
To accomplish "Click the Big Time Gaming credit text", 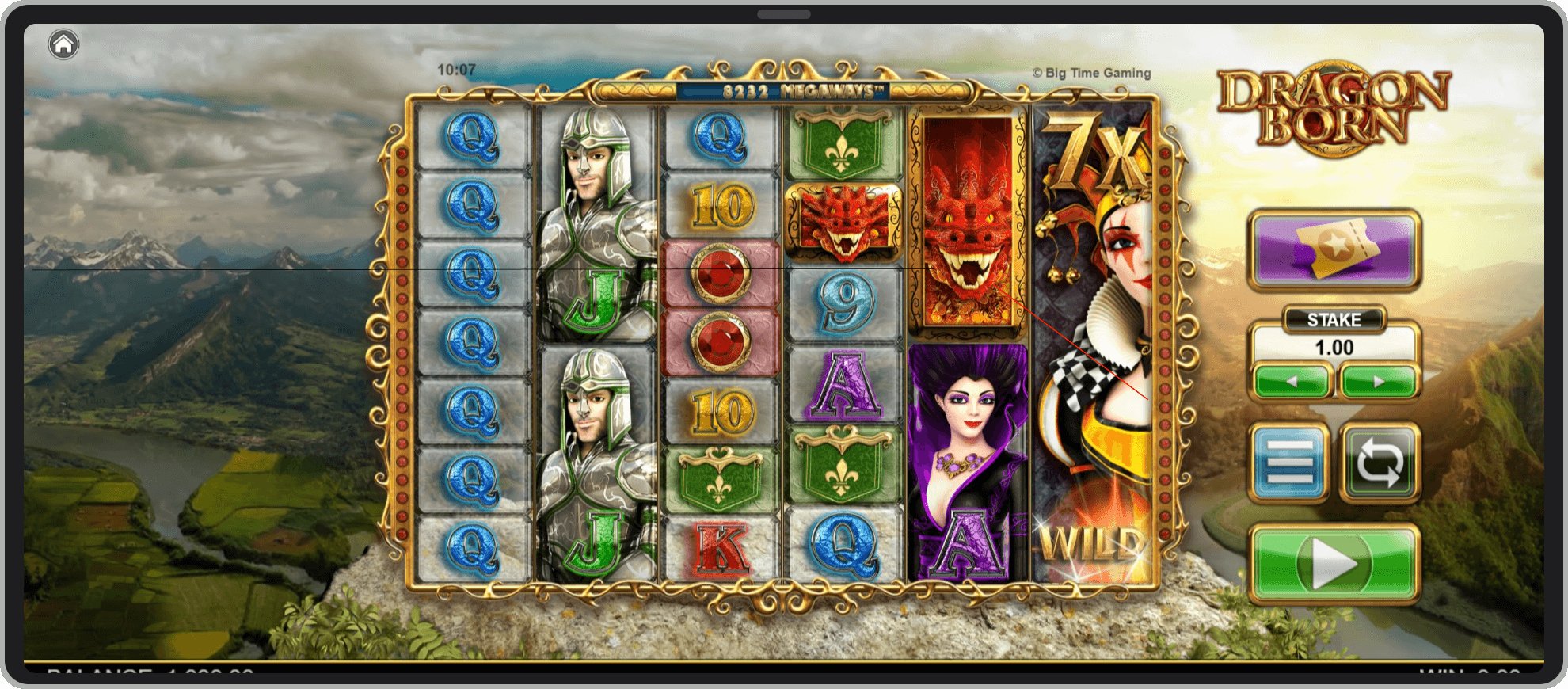I will (1092, 72).
